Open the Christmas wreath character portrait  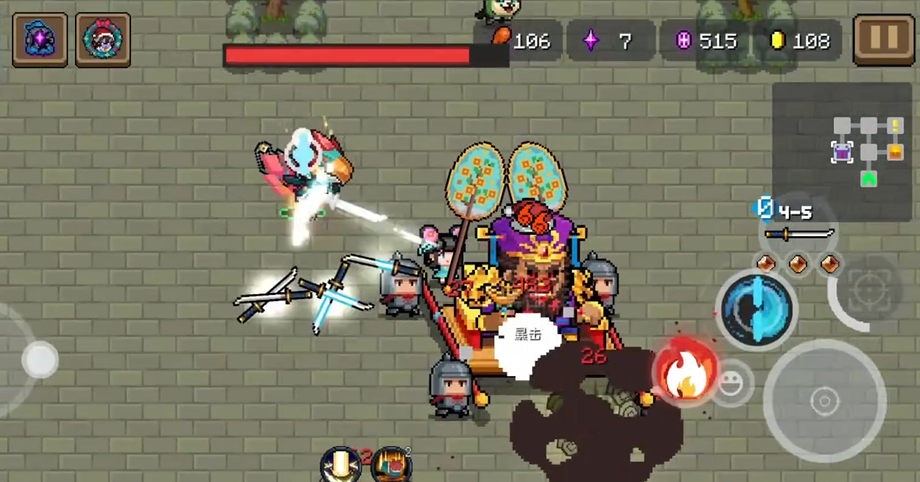tap(103, 40)
